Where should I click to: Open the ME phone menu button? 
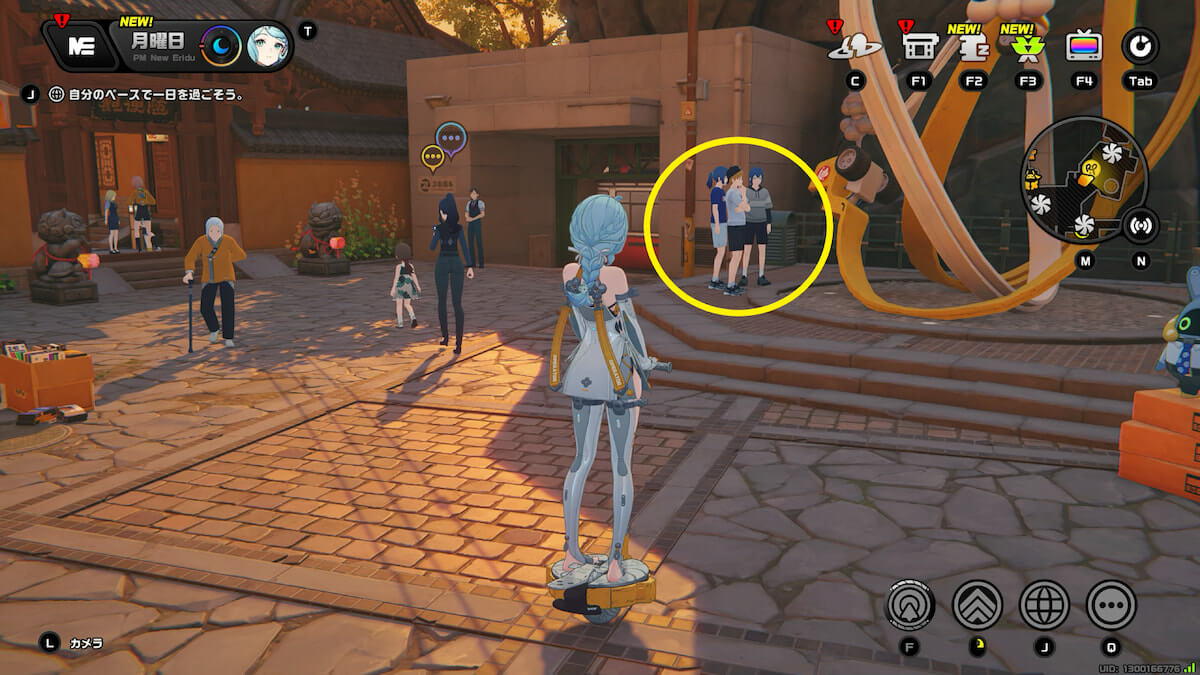(82, 45)
